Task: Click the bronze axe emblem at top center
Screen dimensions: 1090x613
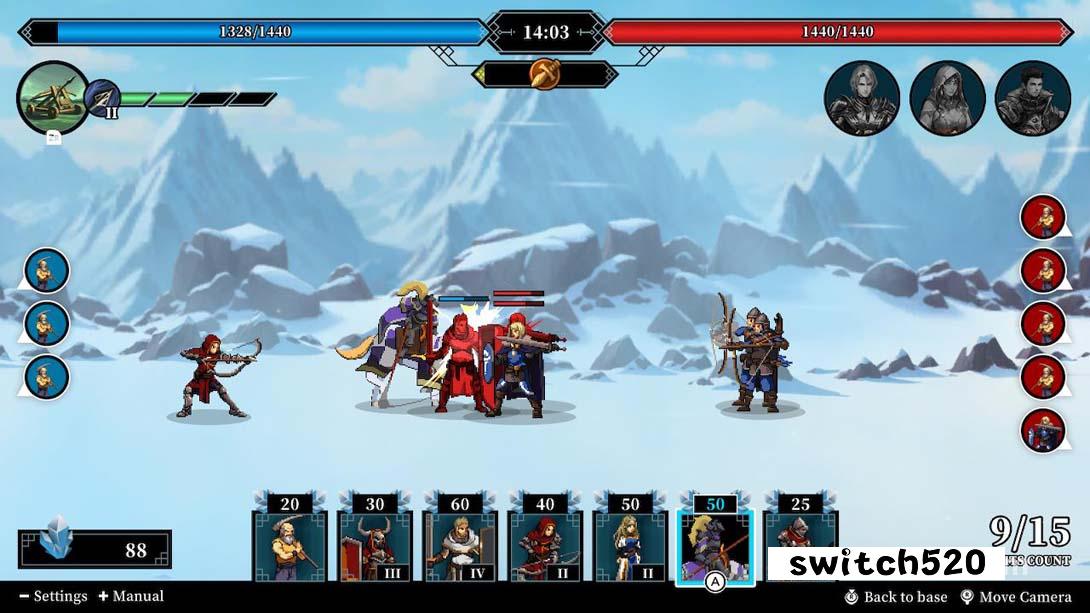Action: click(545, 75)
